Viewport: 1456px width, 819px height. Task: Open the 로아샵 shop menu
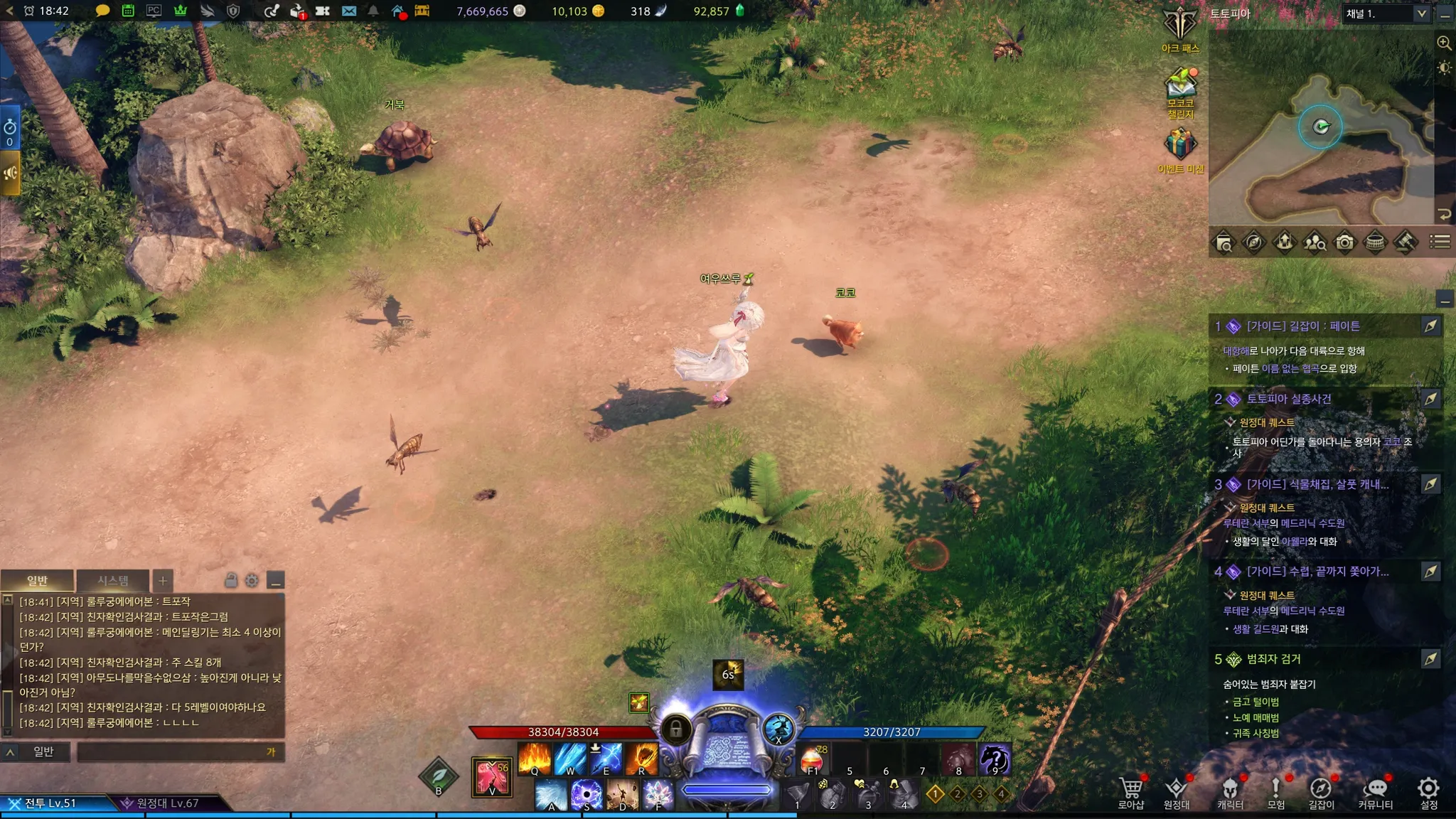coord(1130,792)
